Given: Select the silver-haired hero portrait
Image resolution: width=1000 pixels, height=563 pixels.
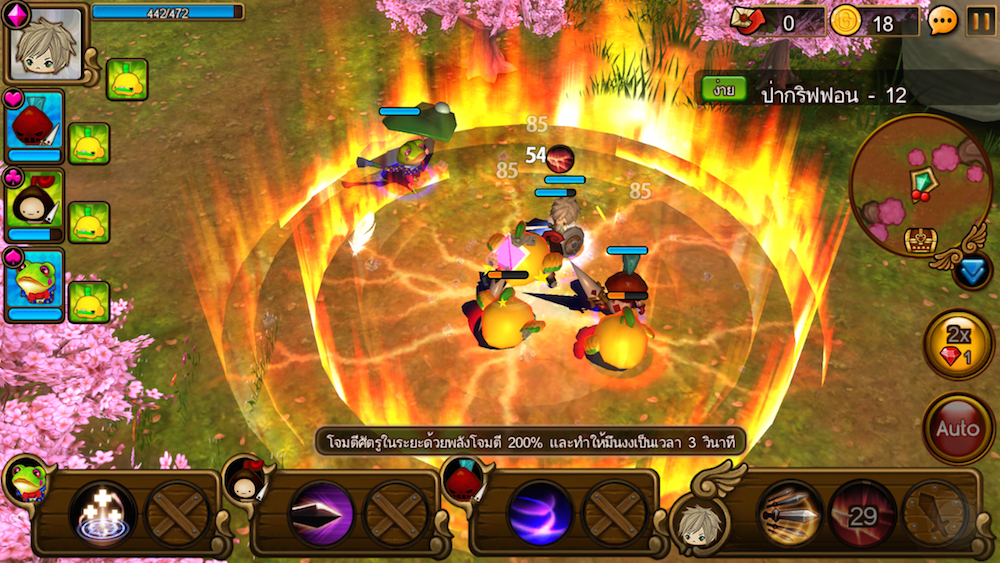Looking at the screenshot, I should [x=46, y=45].
